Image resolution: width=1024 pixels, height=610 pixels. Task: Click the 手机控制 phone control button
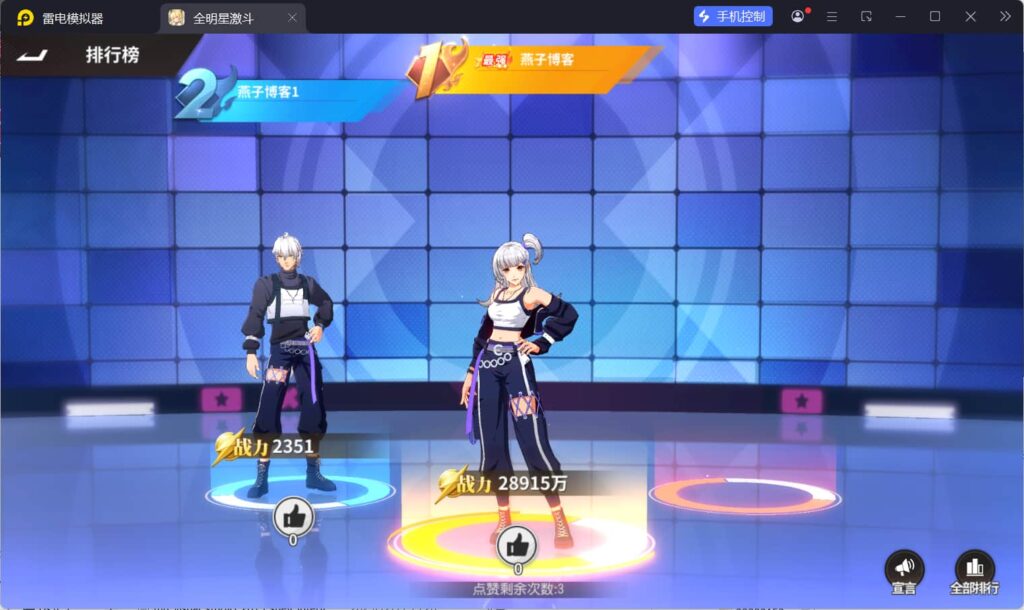(733, 16)
